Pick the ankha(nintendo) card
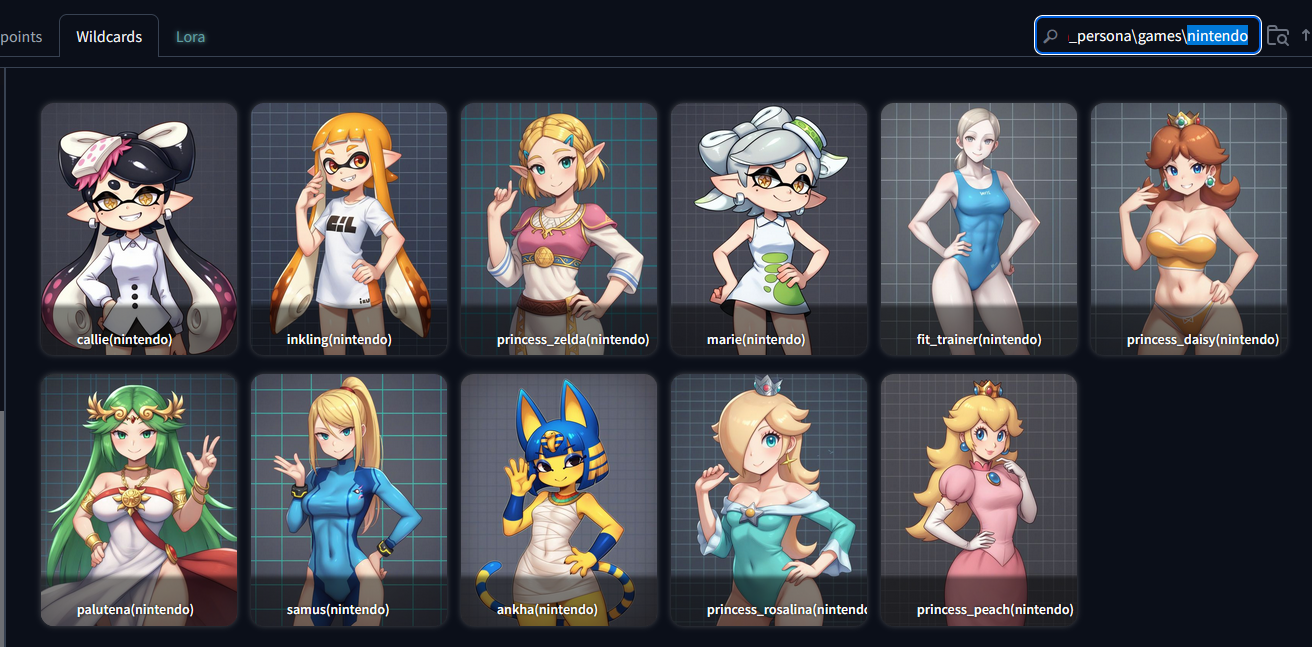 pos(559,500)
